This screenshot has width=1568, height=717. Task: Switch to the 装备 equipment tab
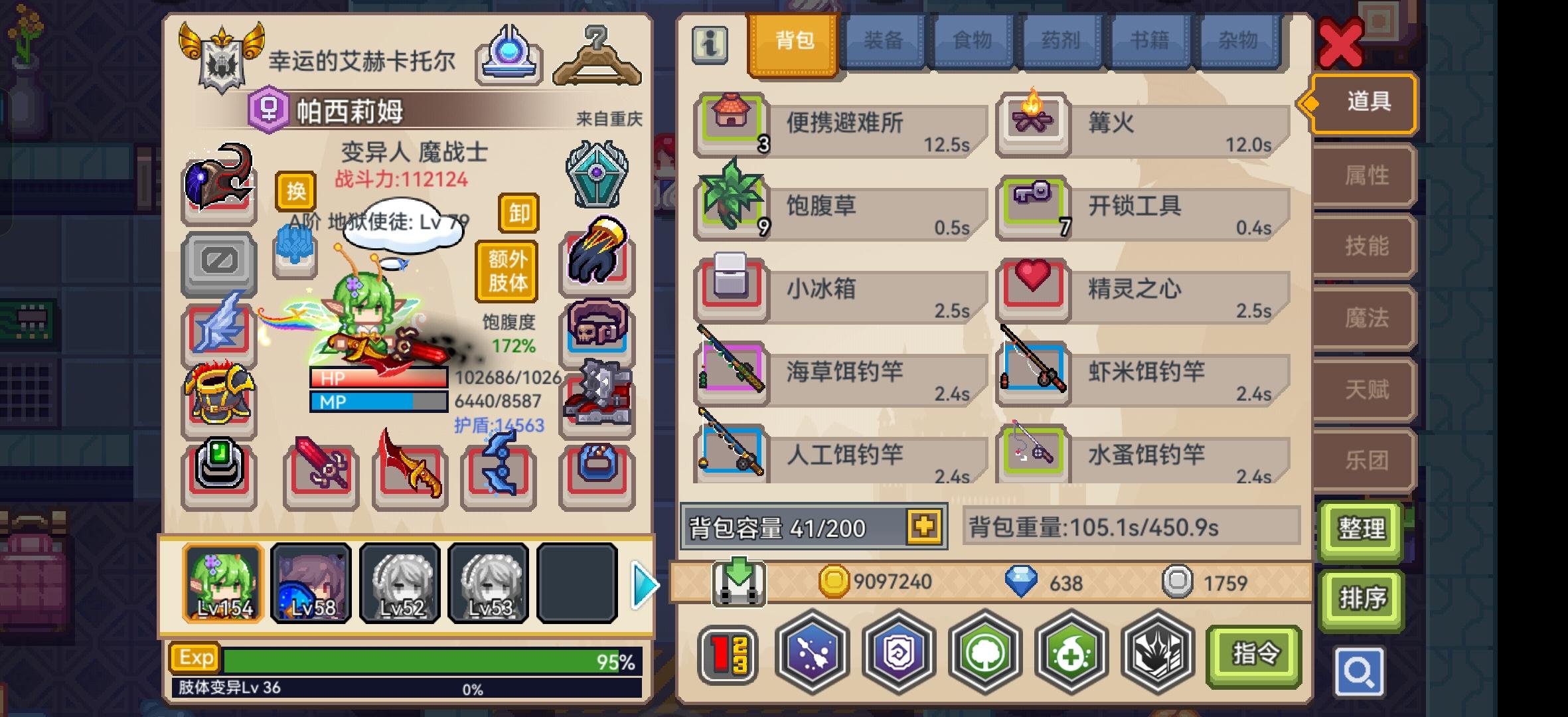coord(884,40)
